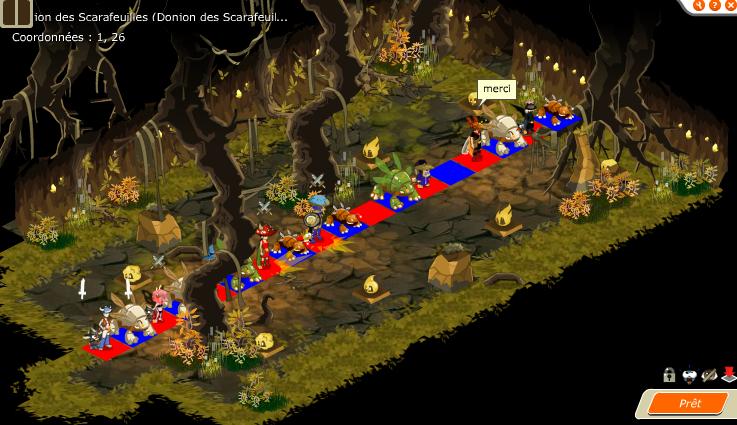Open help with the question mark button
The image size is (737, 425).
pyautogui.click(x=714, y=5)
